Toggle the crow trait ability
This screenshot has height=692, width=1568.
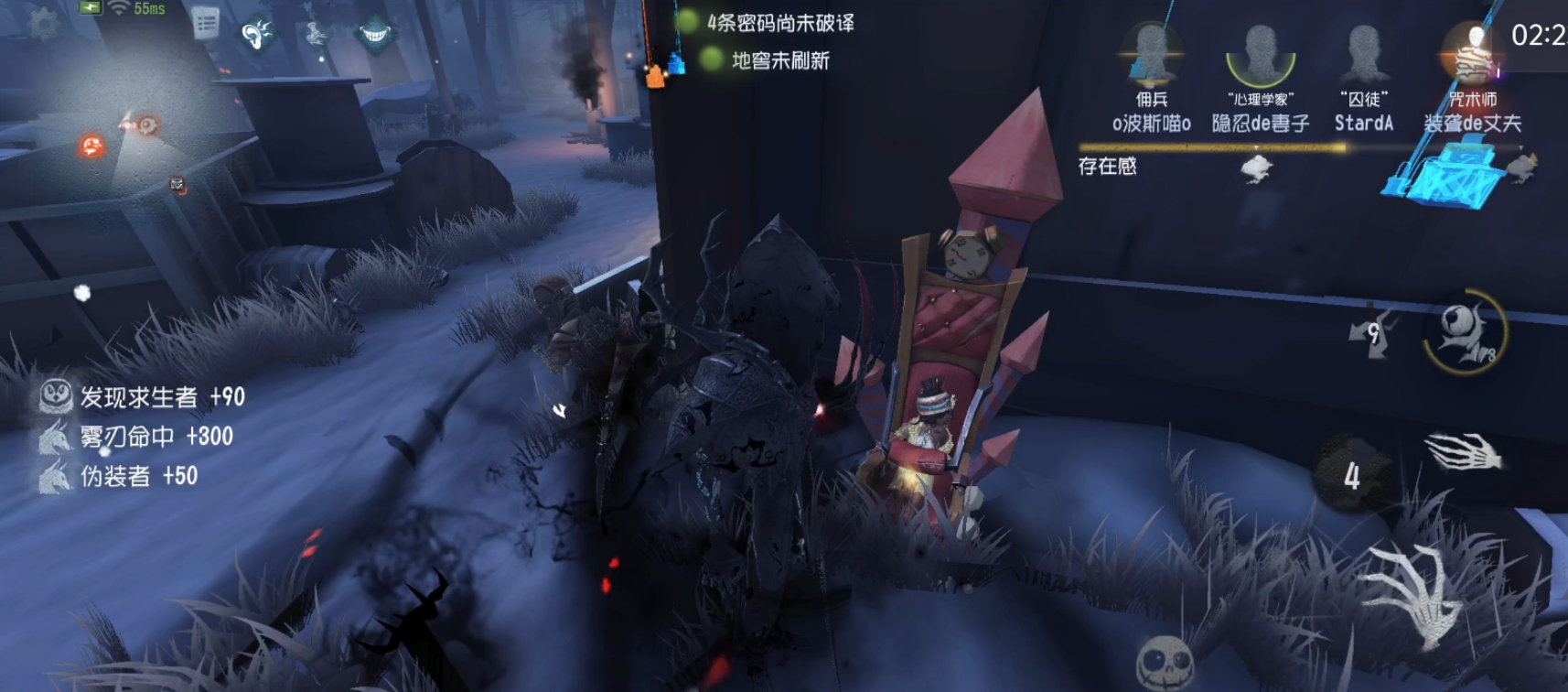click(316, 35)
